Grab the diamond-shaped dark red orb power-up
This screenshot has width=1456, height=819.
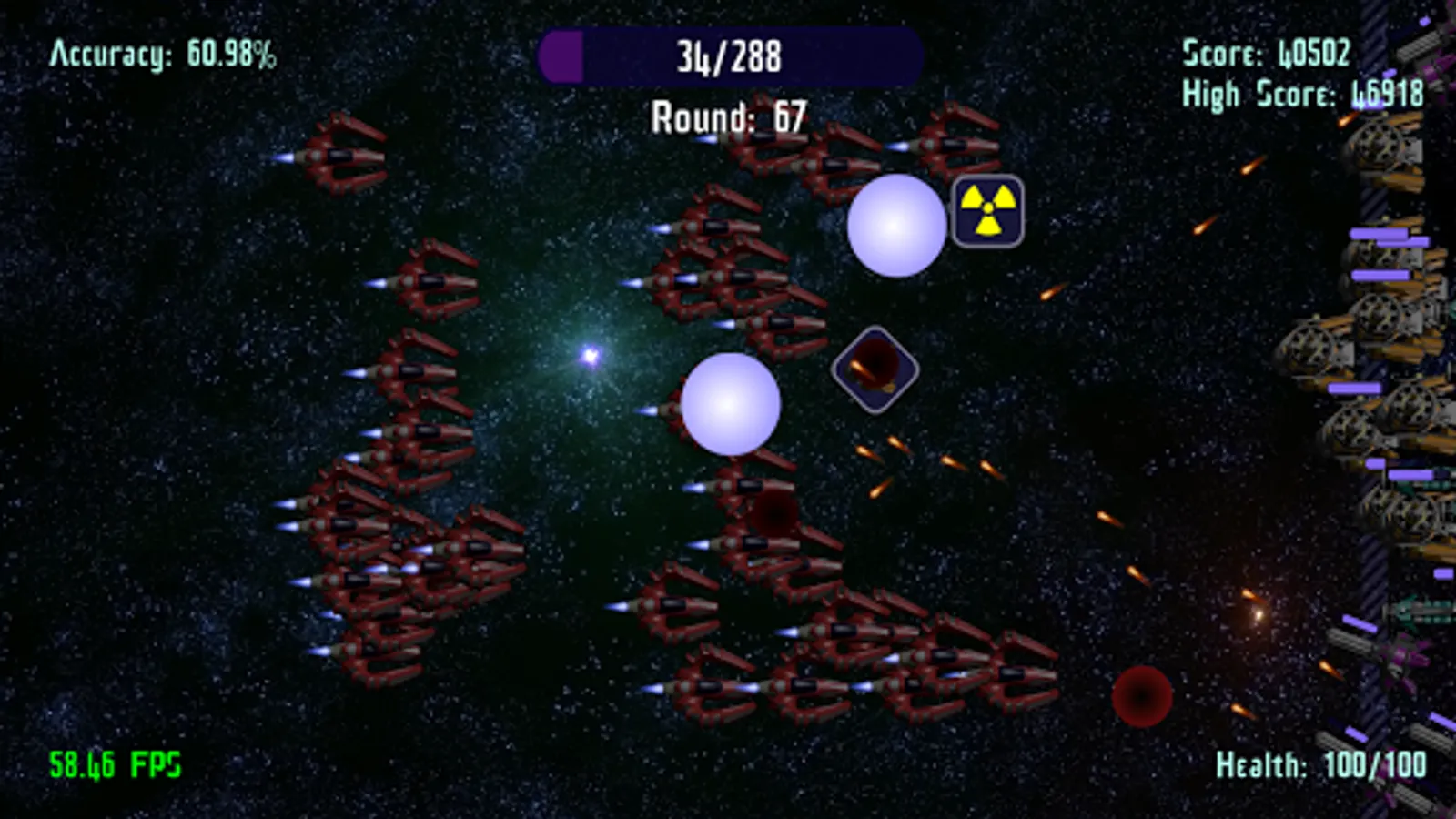[875, 369]
